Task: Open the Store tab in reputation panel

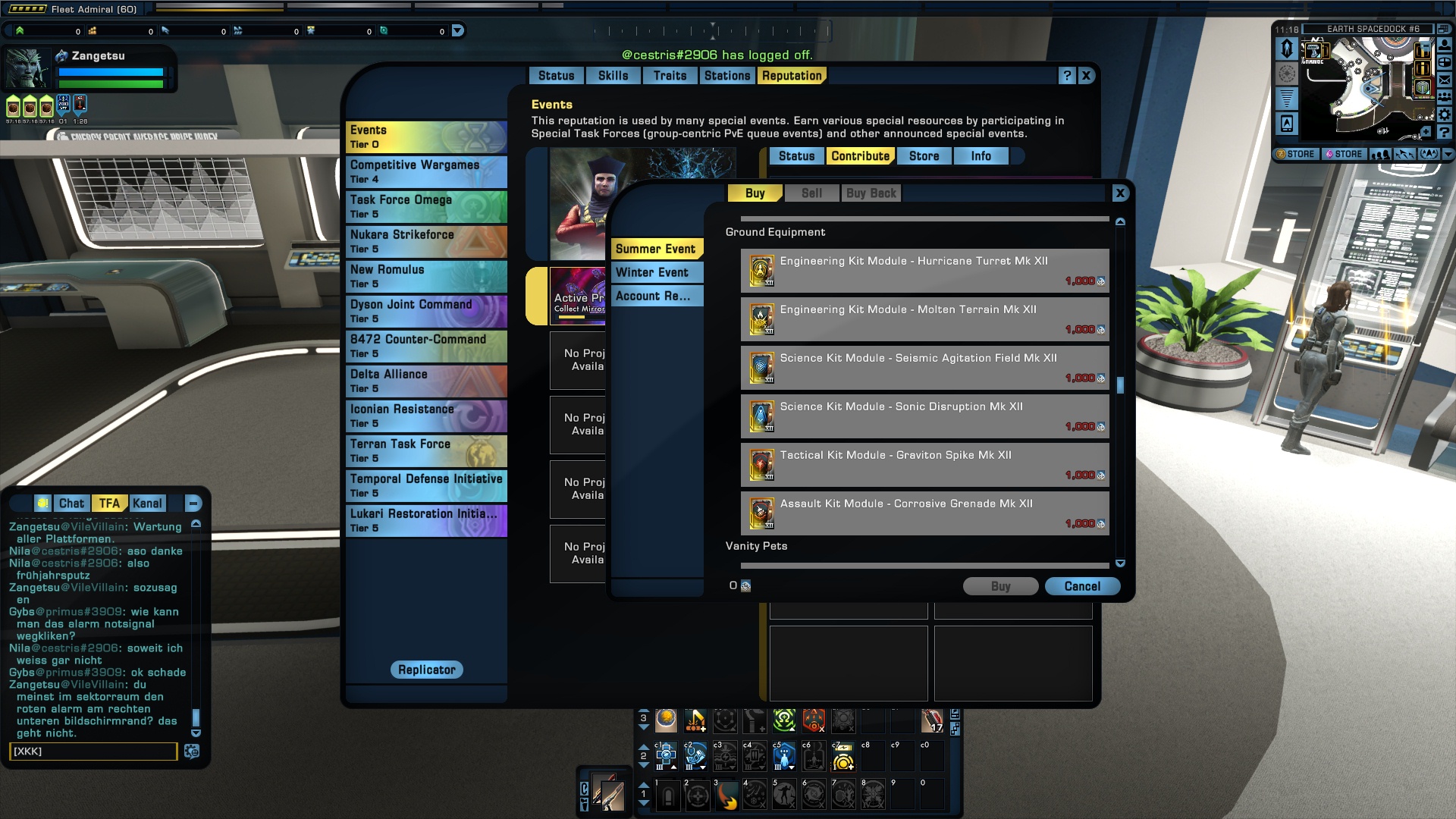Action: click(x=924, y=156)
